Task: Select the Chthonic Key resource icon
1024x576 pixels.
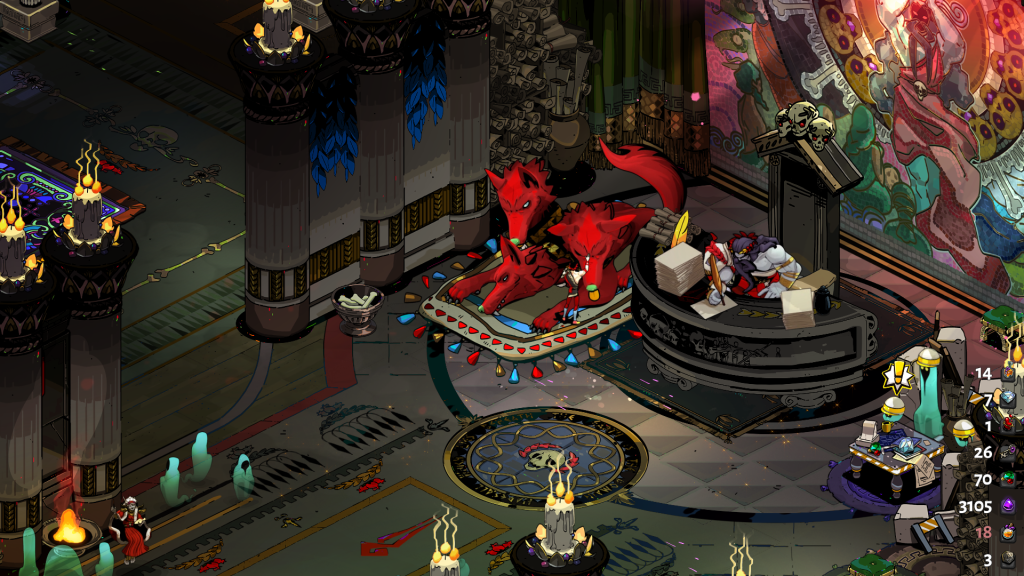Action: [x=1009, y=452]
